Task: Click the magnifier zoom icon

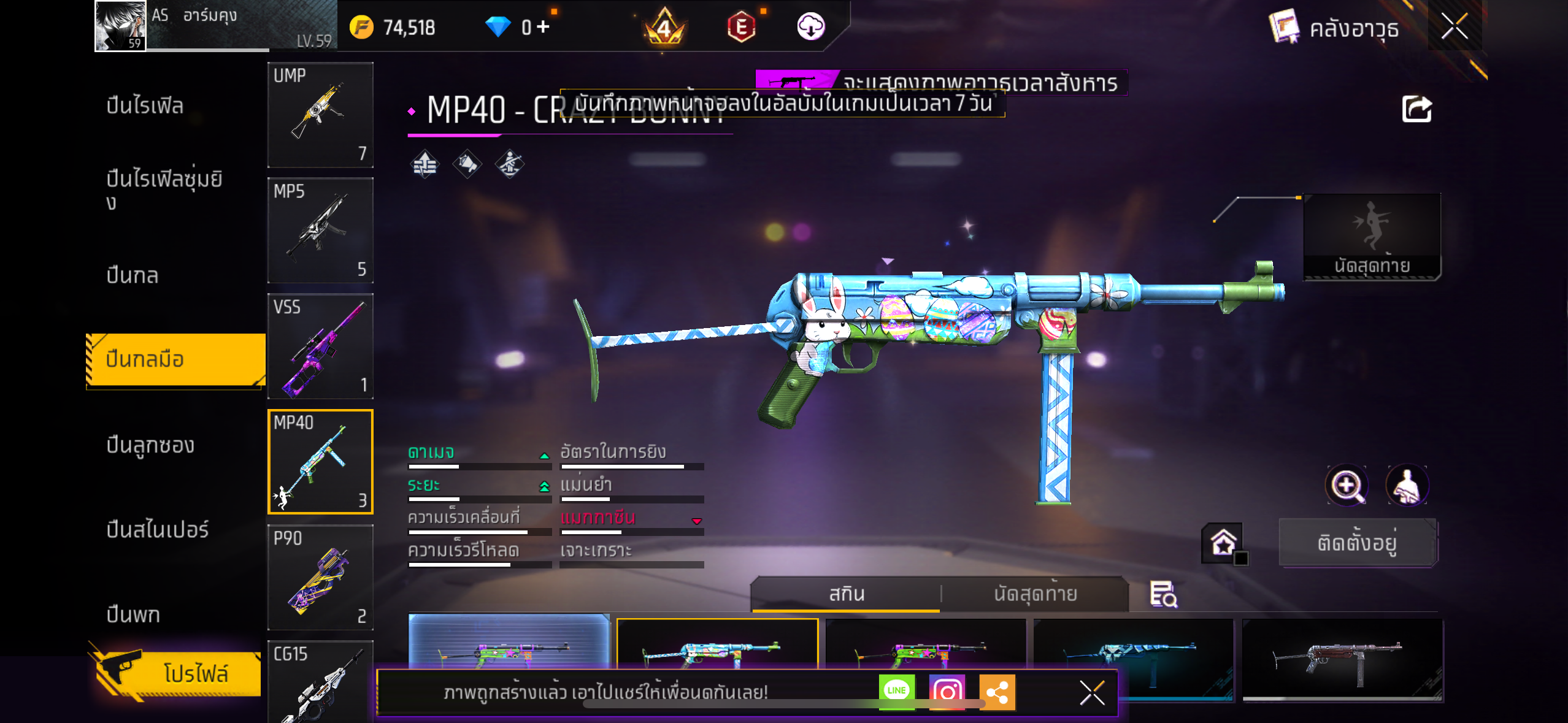Action: [1346, 485]
